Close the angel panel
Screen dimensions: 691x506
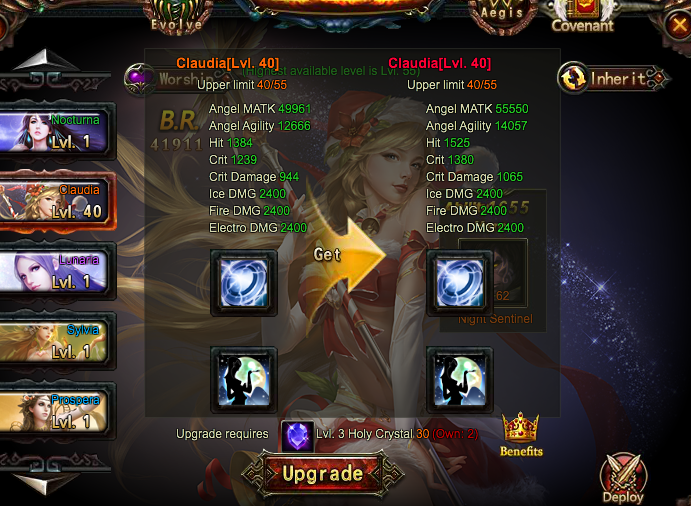coord(679,18)
